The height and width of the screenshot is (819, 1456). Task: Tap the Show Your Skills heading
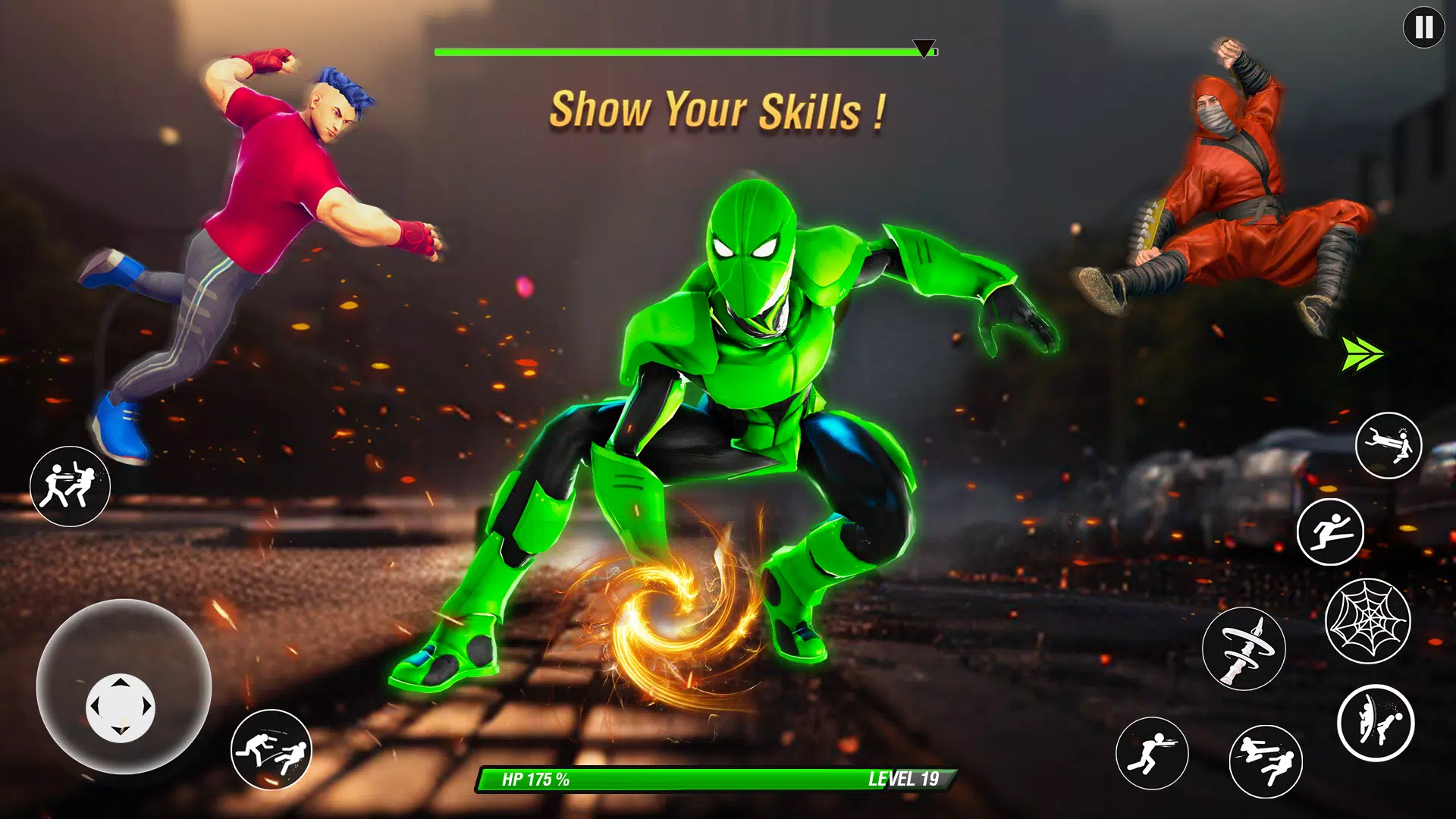tap(720, 111)
